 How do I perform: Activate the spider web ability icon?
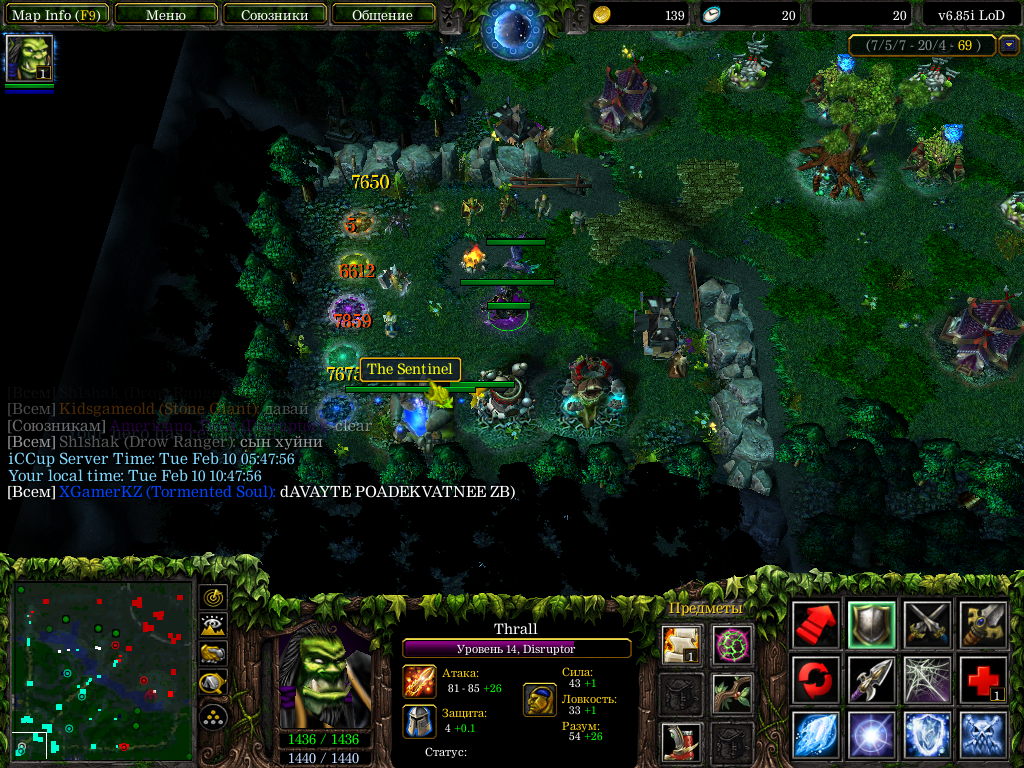pos(926,679)
